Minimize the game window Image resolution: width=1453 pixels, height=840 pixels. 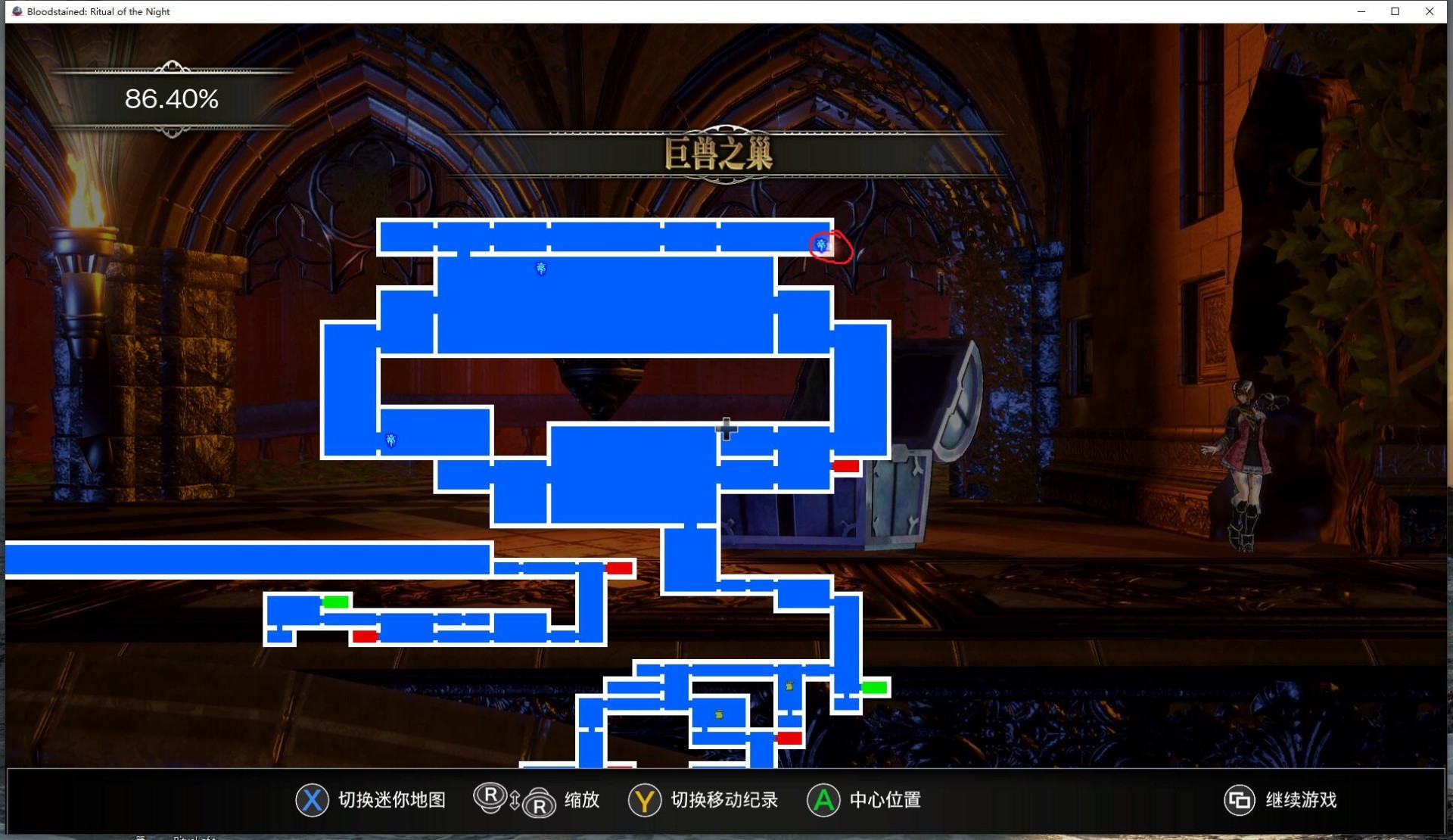(1361, 11)
